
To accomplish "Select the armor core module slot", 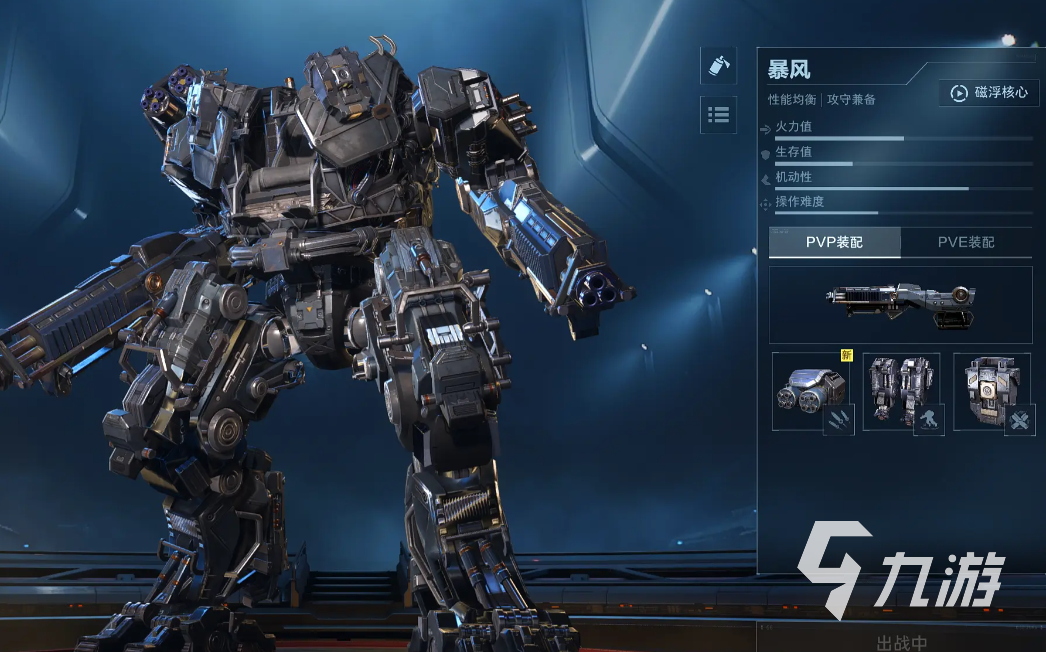I will [992, 391].
